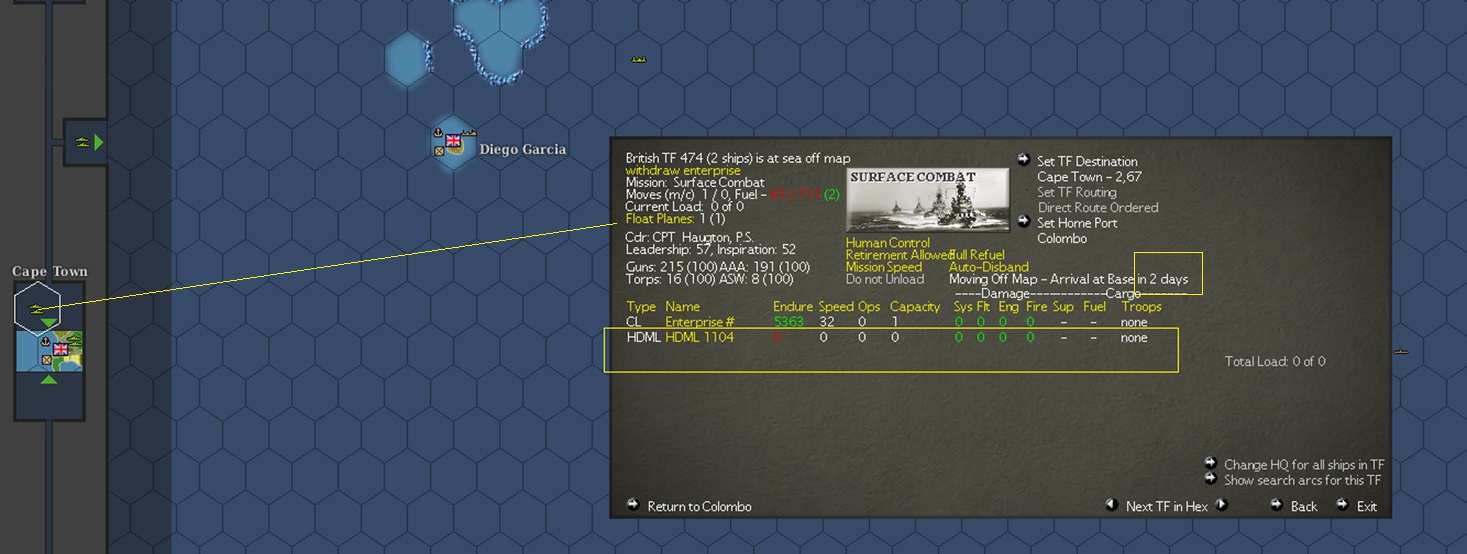Show search arcs for this TF

[x=1301, y=480]
